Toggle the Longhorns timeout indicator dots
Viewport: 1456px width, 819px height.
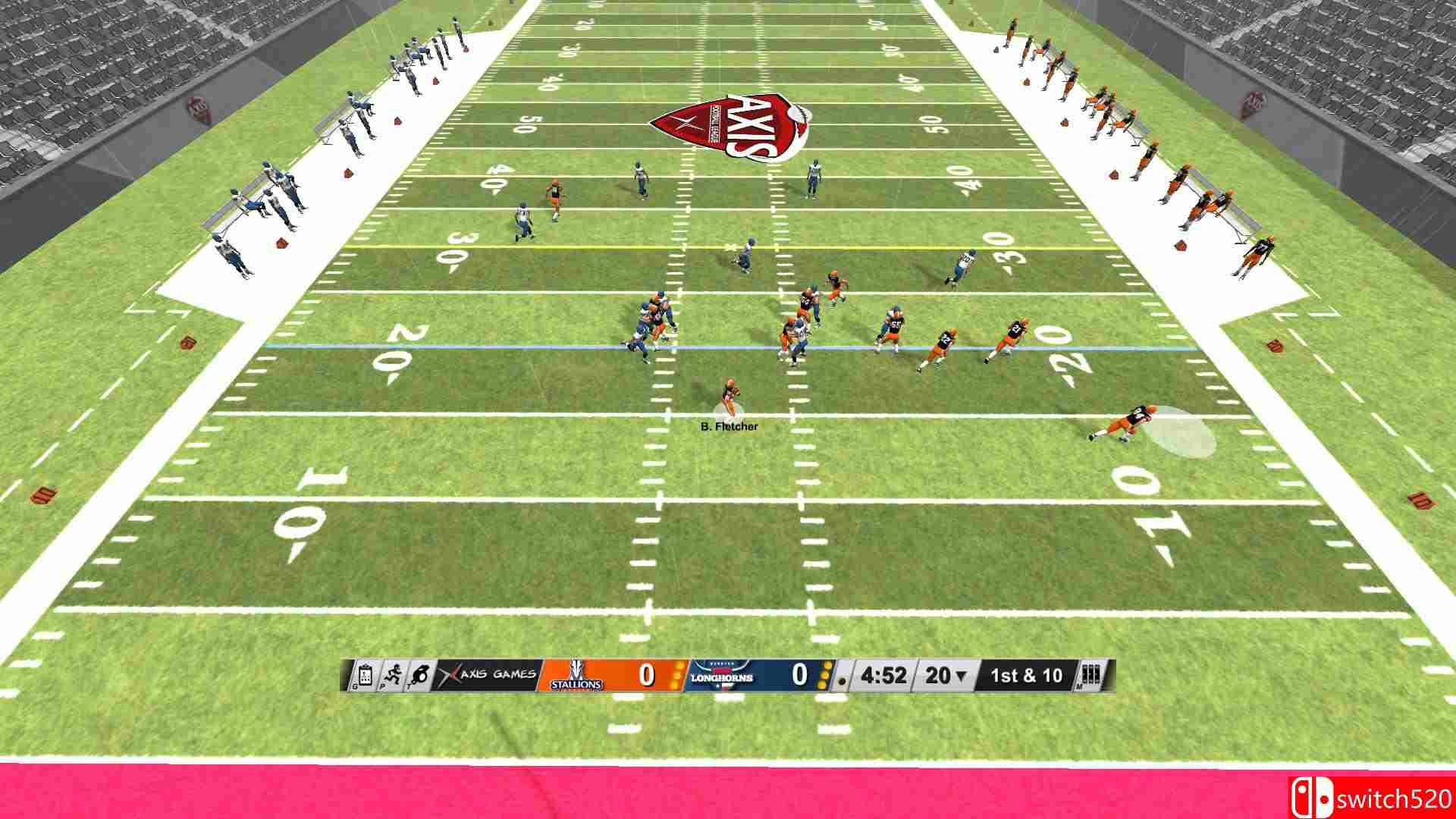pos(823,675)
